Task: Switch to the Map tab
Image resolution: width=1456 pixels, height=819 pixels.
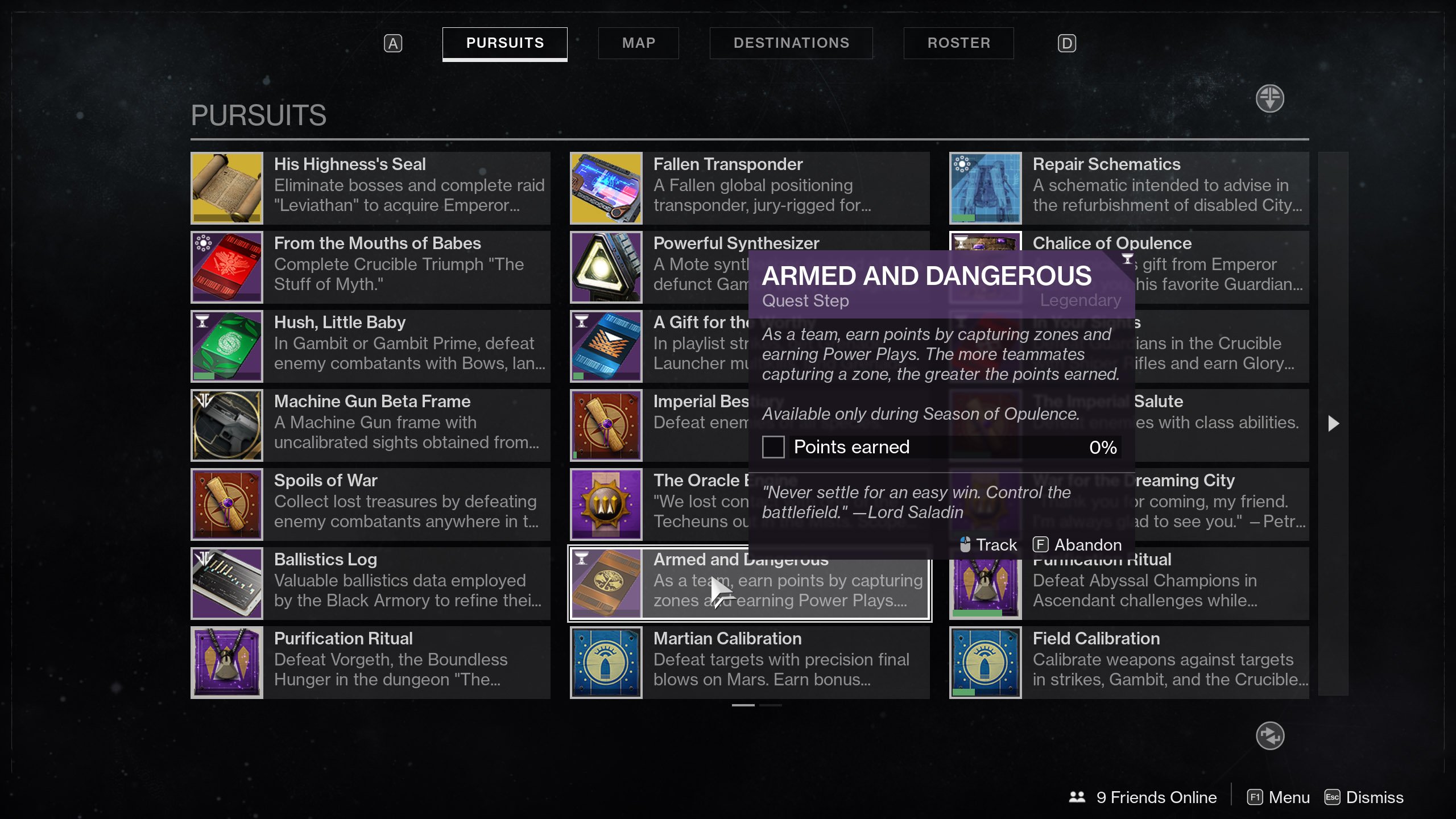Action: [x=638, y=43]
